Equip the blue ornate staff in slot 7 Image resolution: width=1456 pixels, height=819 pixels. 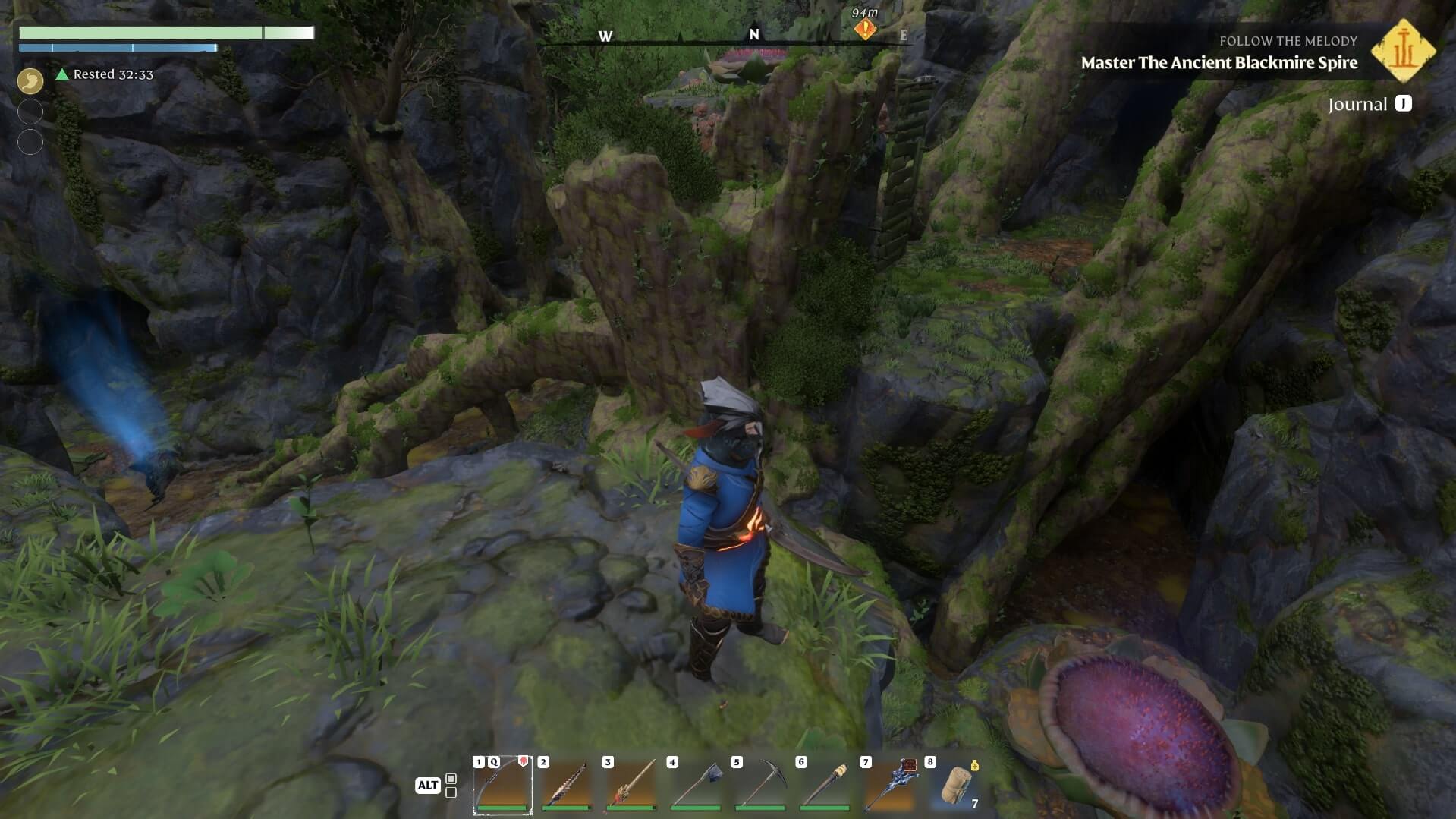coord(889,785)
